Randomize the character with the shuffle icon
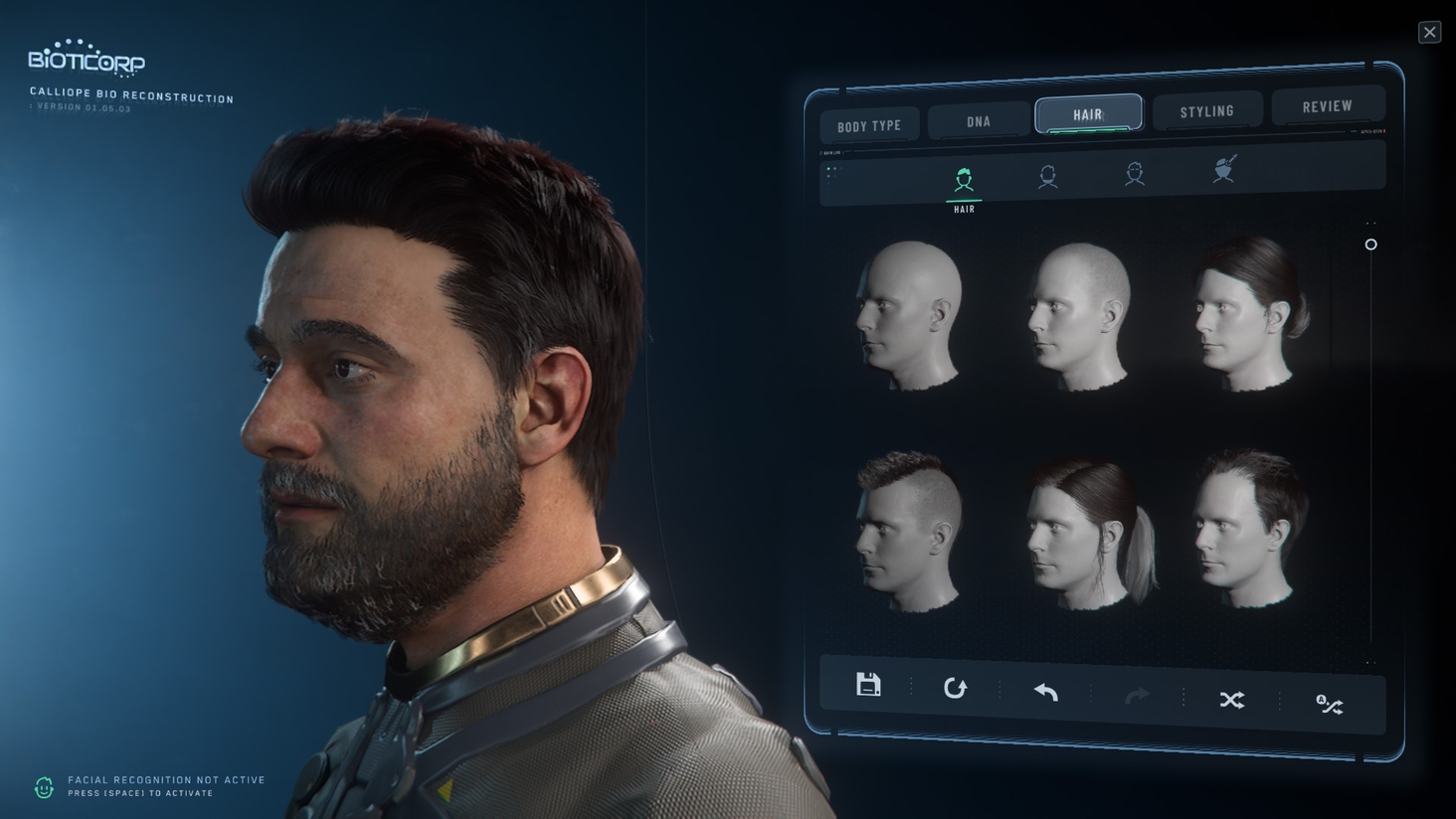1456x819 pixels. pos(1231,700)
